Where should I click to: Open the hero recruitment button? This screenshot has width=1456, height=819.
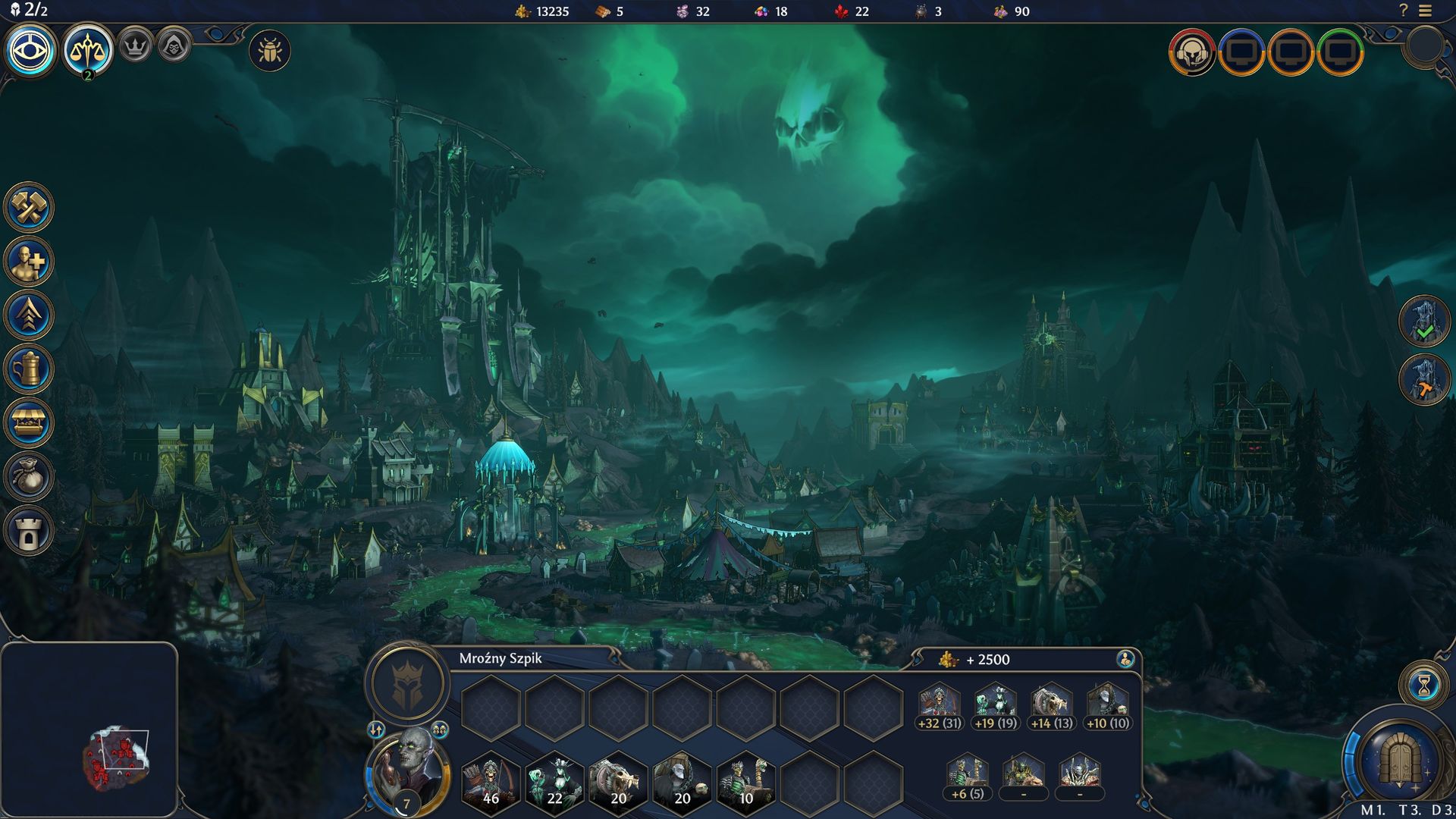(29, 262)
